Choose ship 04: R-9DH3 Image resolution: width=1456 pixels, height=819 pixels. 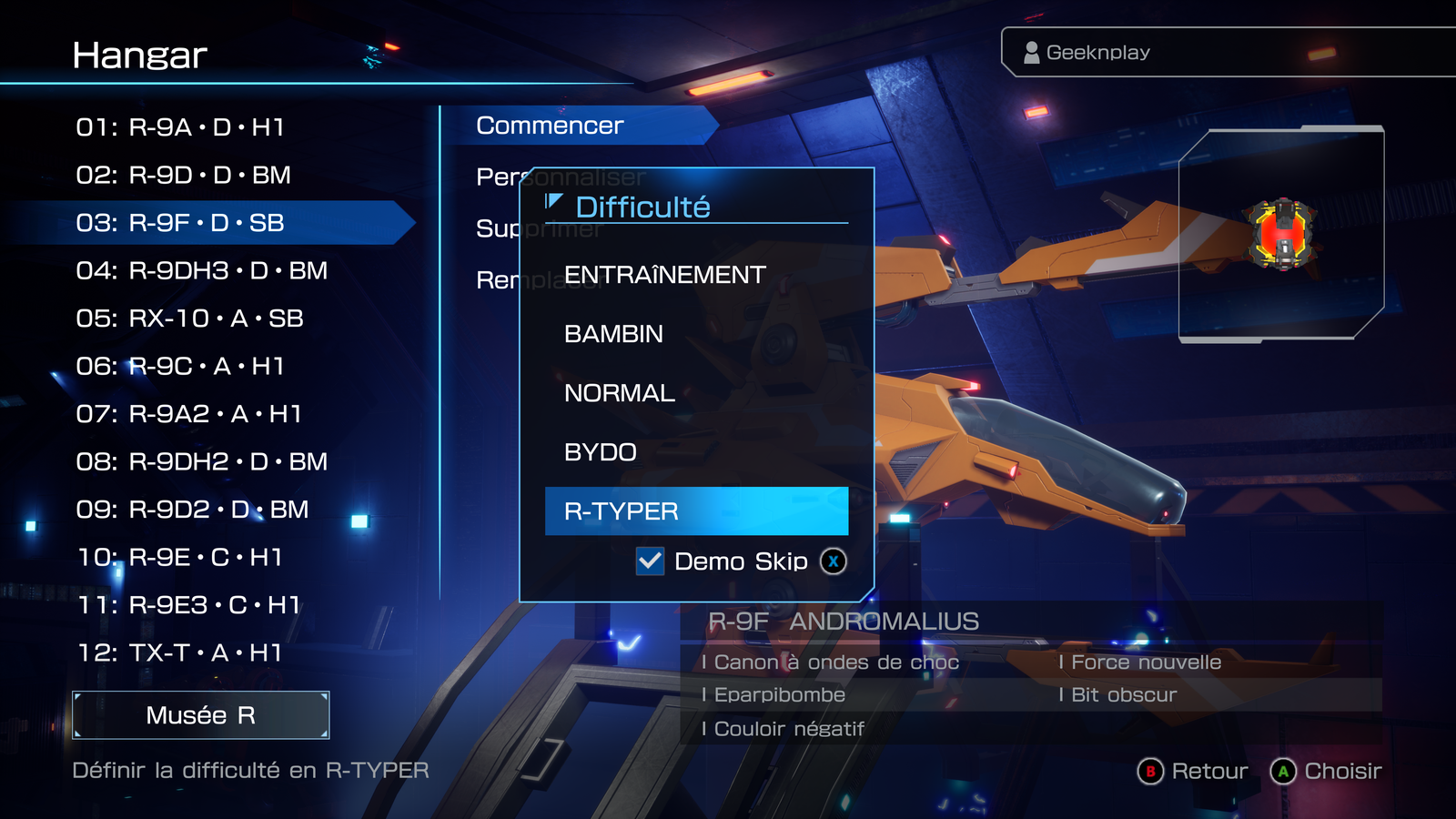click(x=201, y=270)
